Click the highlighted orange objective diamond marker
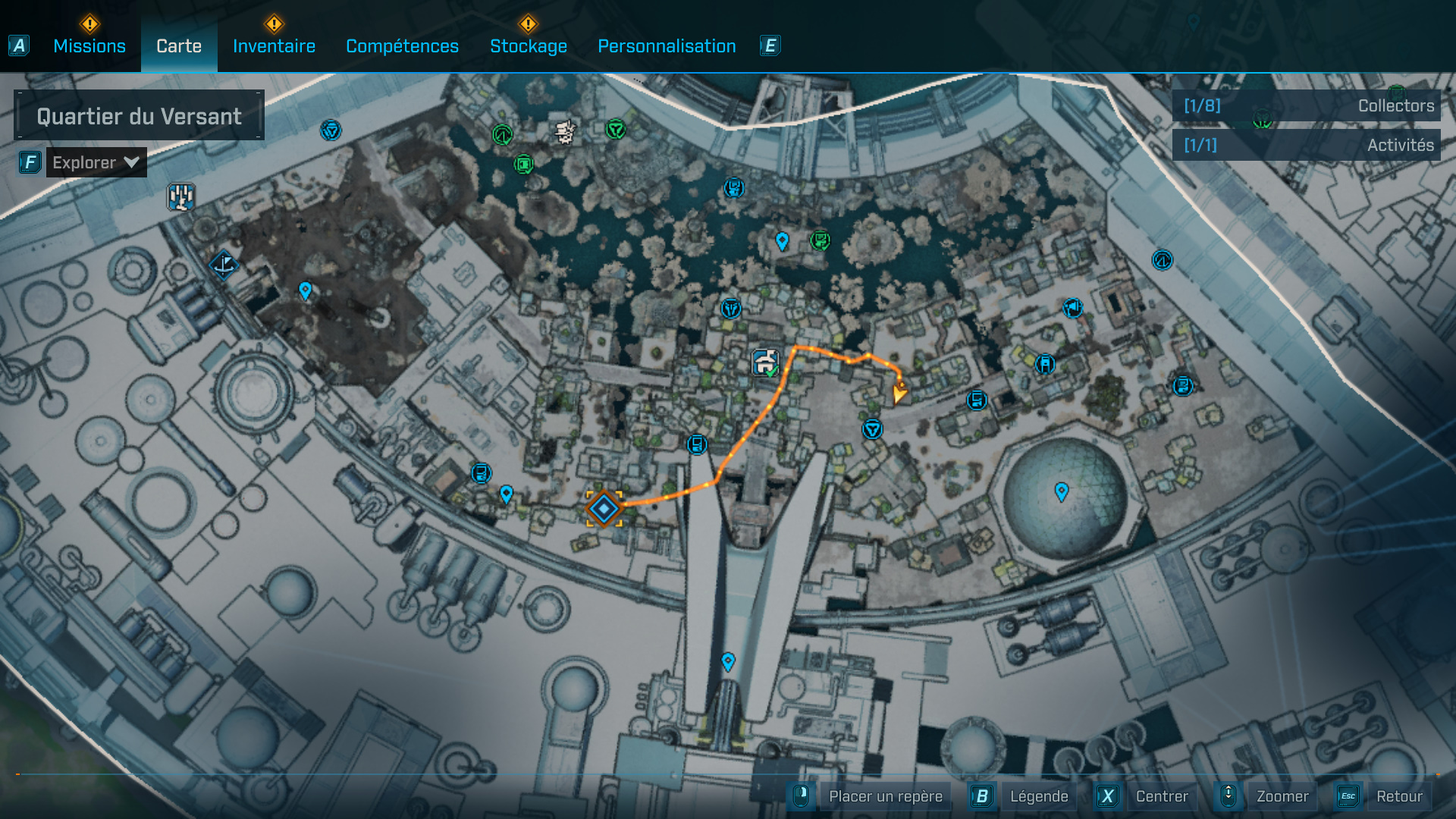 pos(604,510)
